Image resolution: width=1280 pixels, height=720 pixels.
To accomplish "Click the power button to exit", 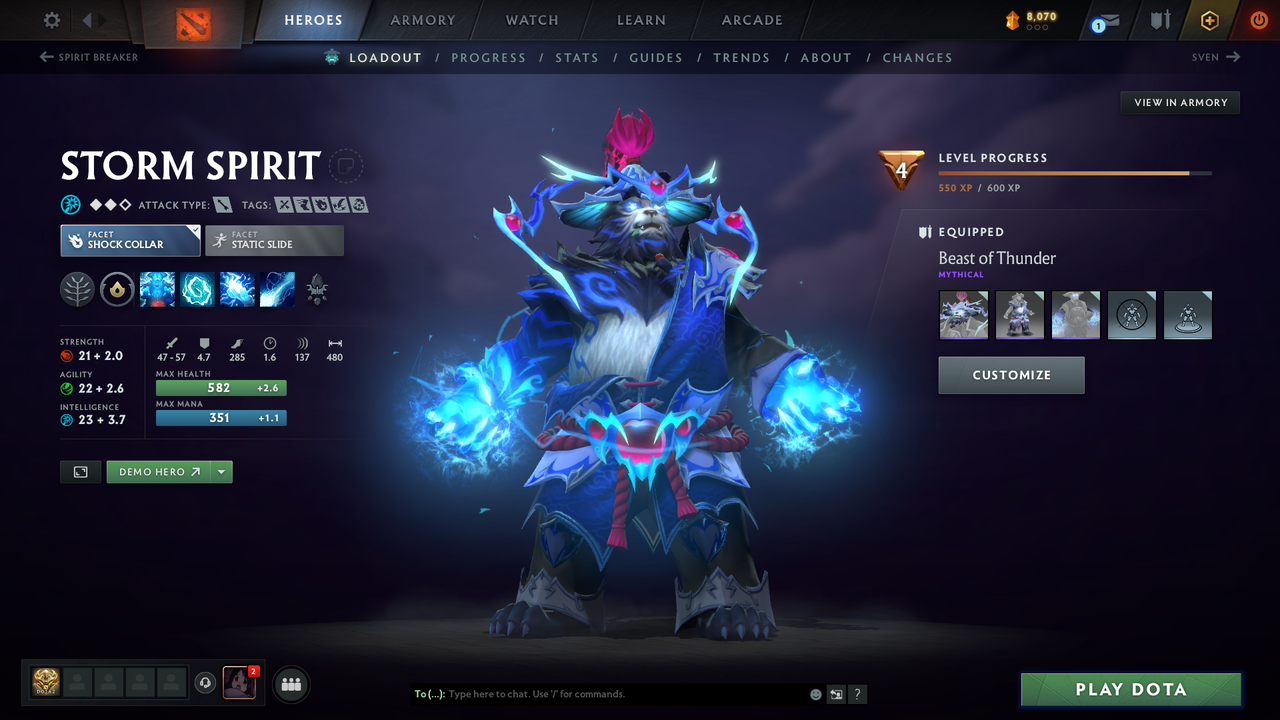I will click(x=1258, y=20).
